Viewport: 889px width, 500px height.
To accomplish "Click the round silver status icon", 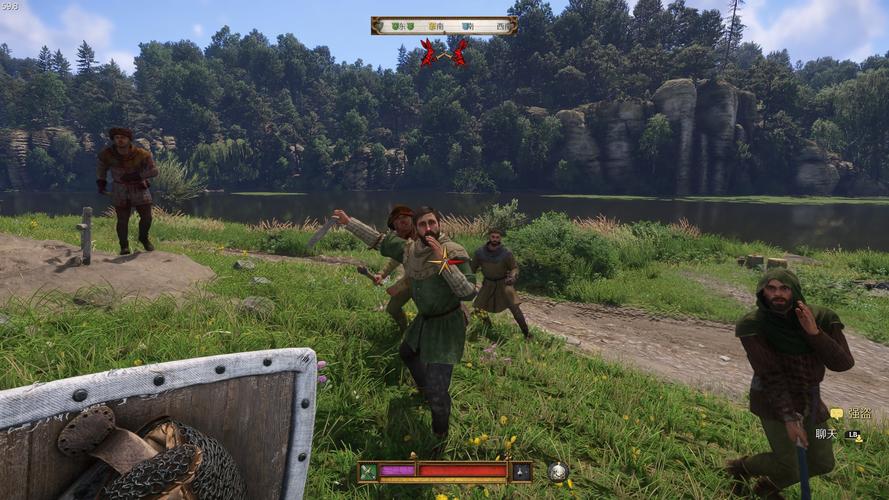I will click(558, 471).
